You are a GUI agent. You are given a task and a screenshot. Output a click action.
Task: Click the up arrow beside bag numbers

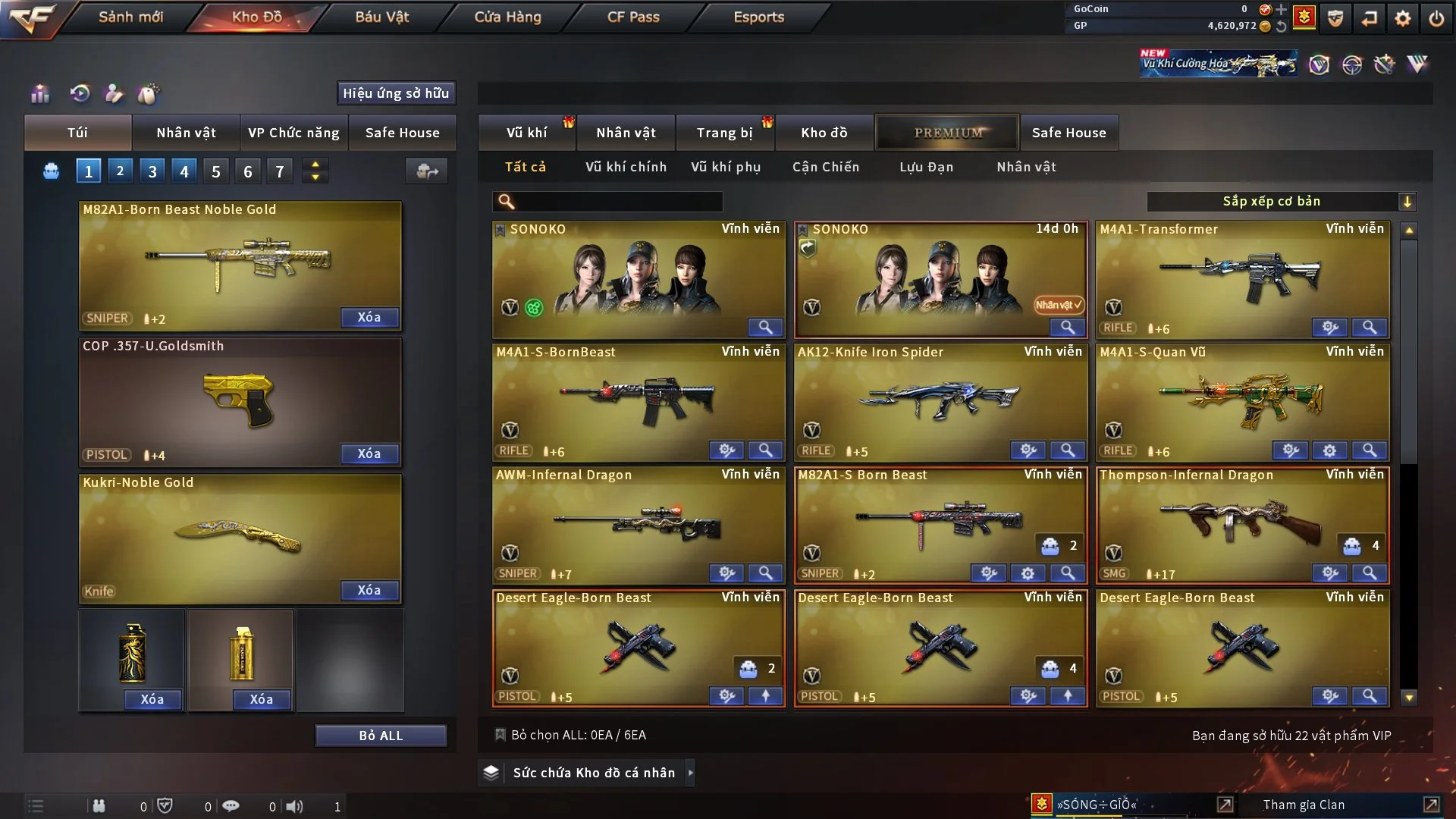click(x=315, y=163)
